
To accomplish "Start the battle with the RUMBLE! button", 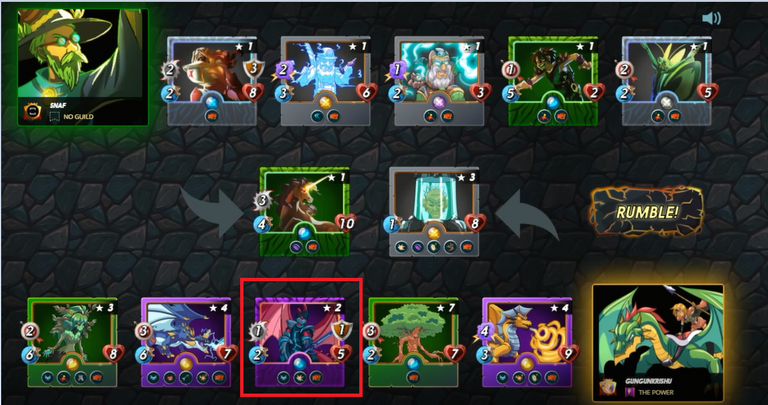I will click(x=646, y=211).
